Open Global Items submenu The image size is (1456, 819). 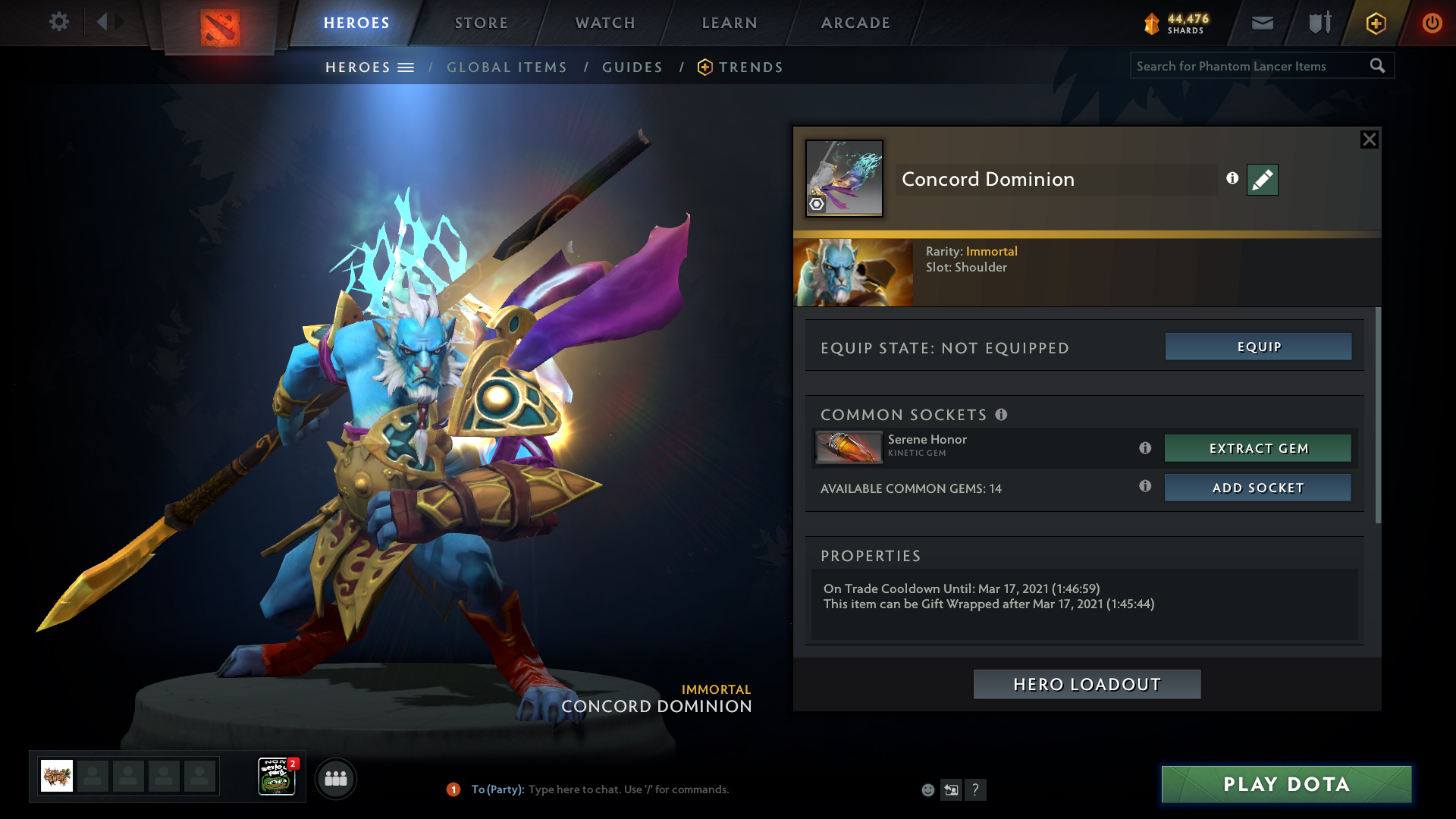[x=507, y=67]
